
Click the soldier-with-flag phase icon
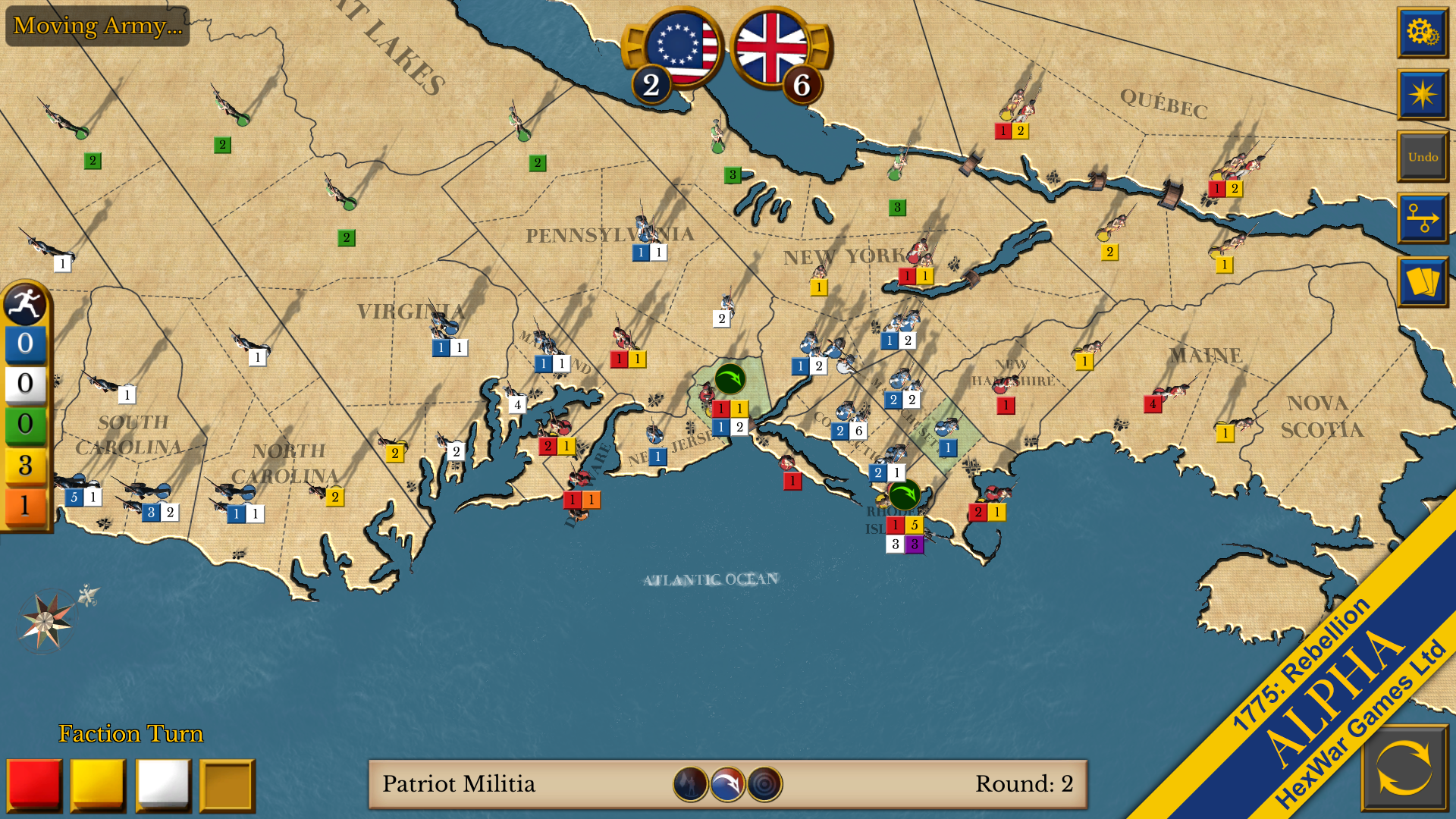[x=690, y=784]
